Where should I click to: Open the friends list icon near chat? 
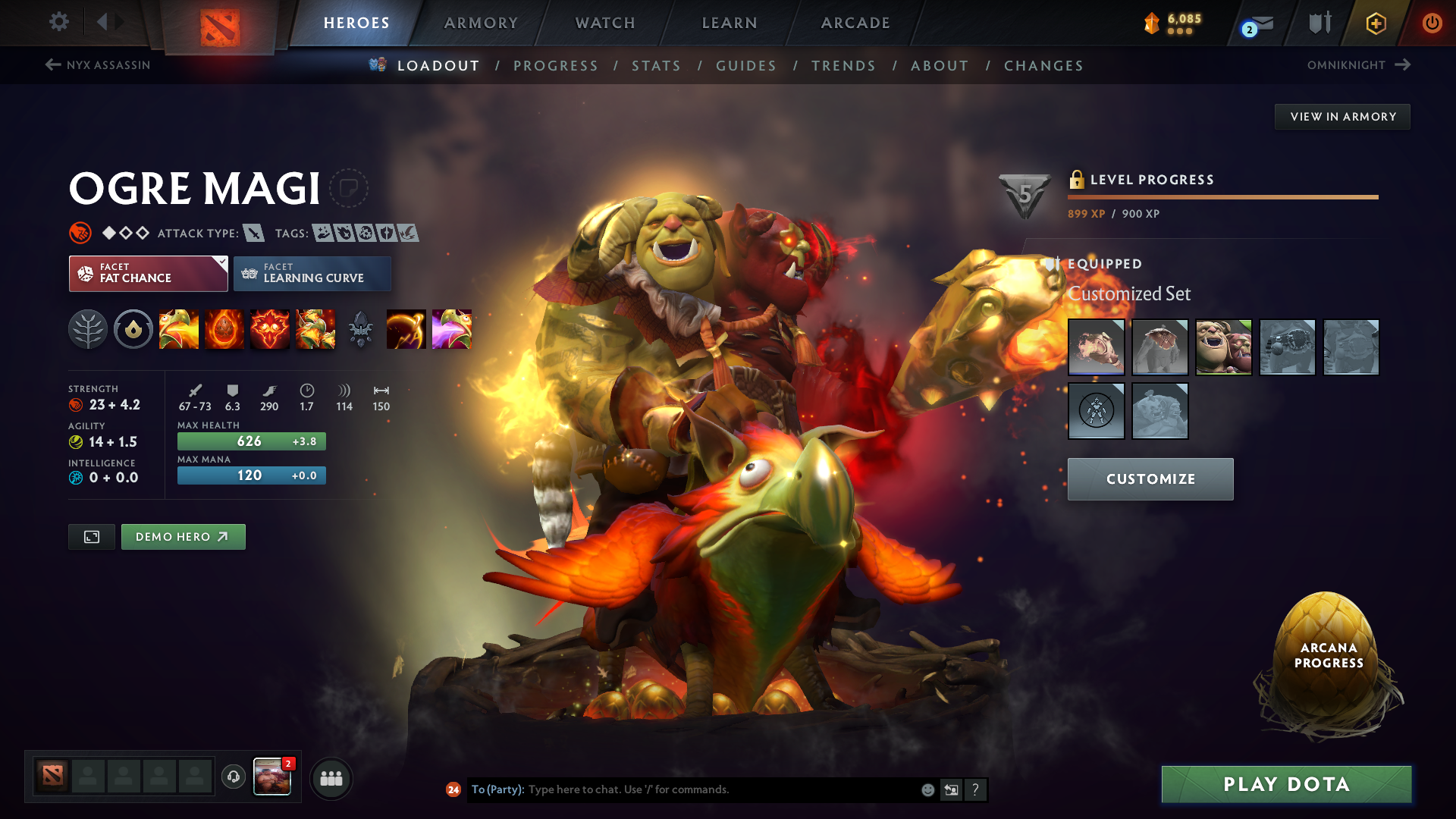click(x=331, y=777)
